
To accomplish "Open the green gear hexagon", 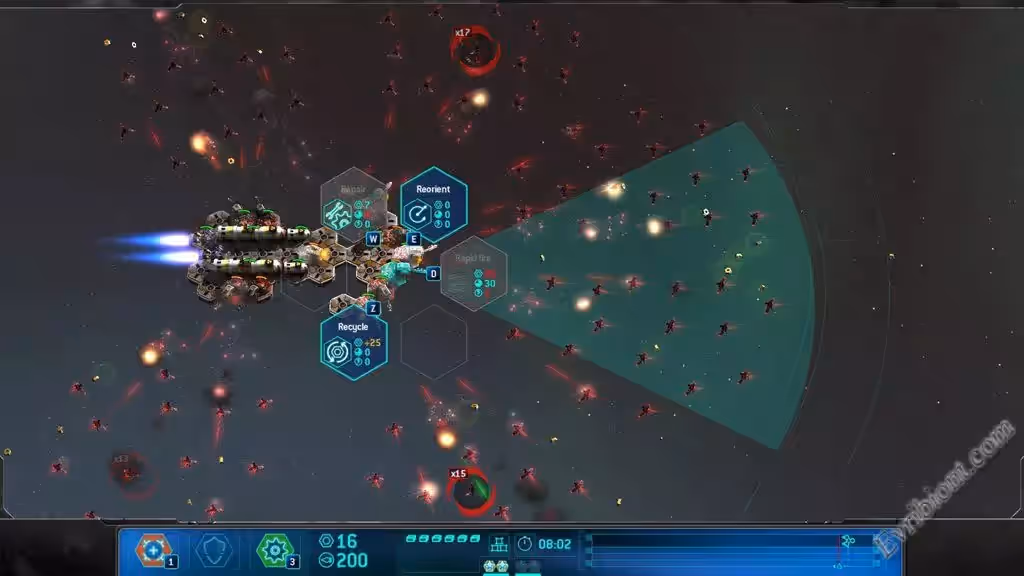I will tap(274, 549).
